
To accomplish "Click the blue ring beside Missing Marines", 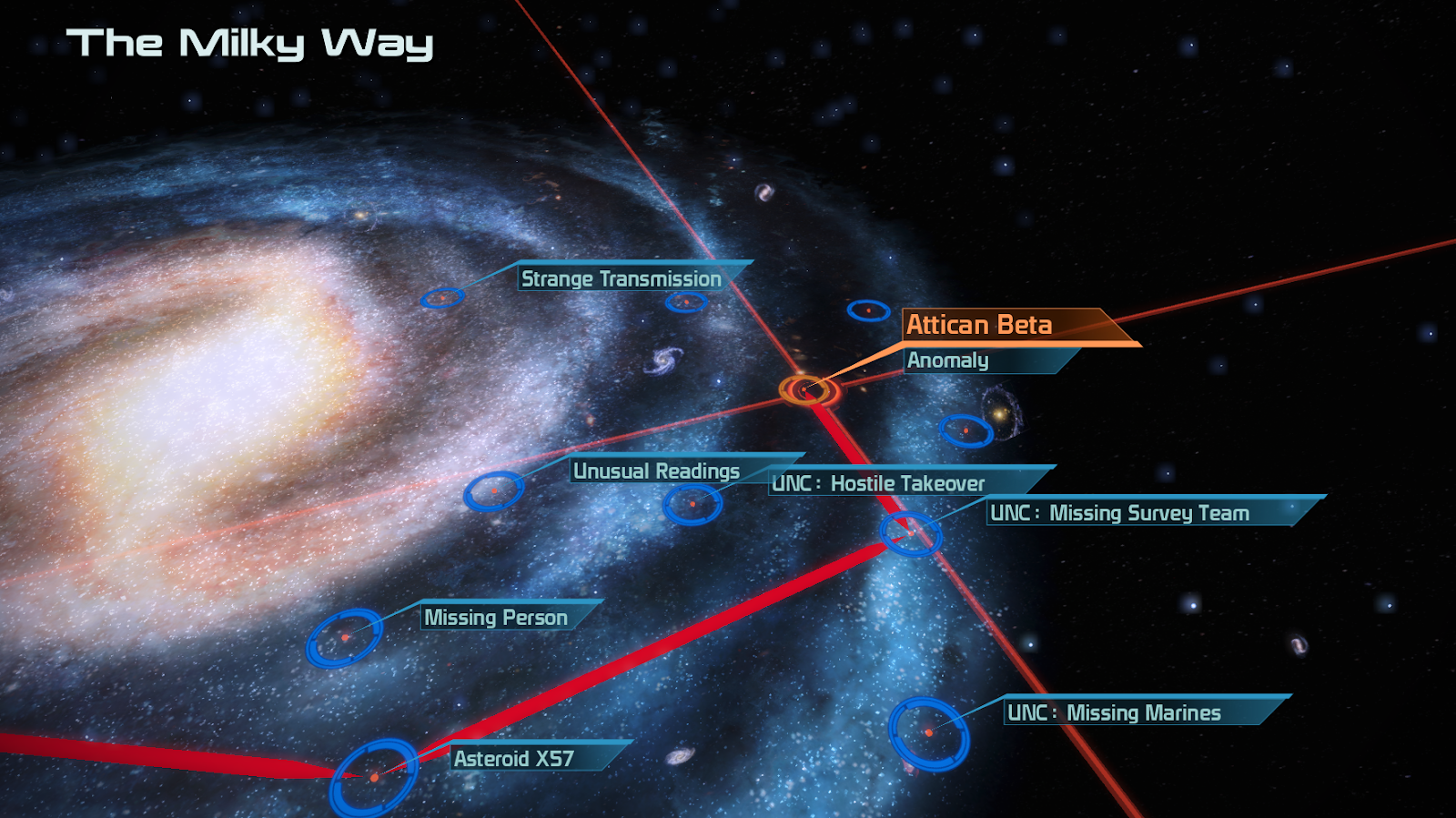I will click(928, 732).
